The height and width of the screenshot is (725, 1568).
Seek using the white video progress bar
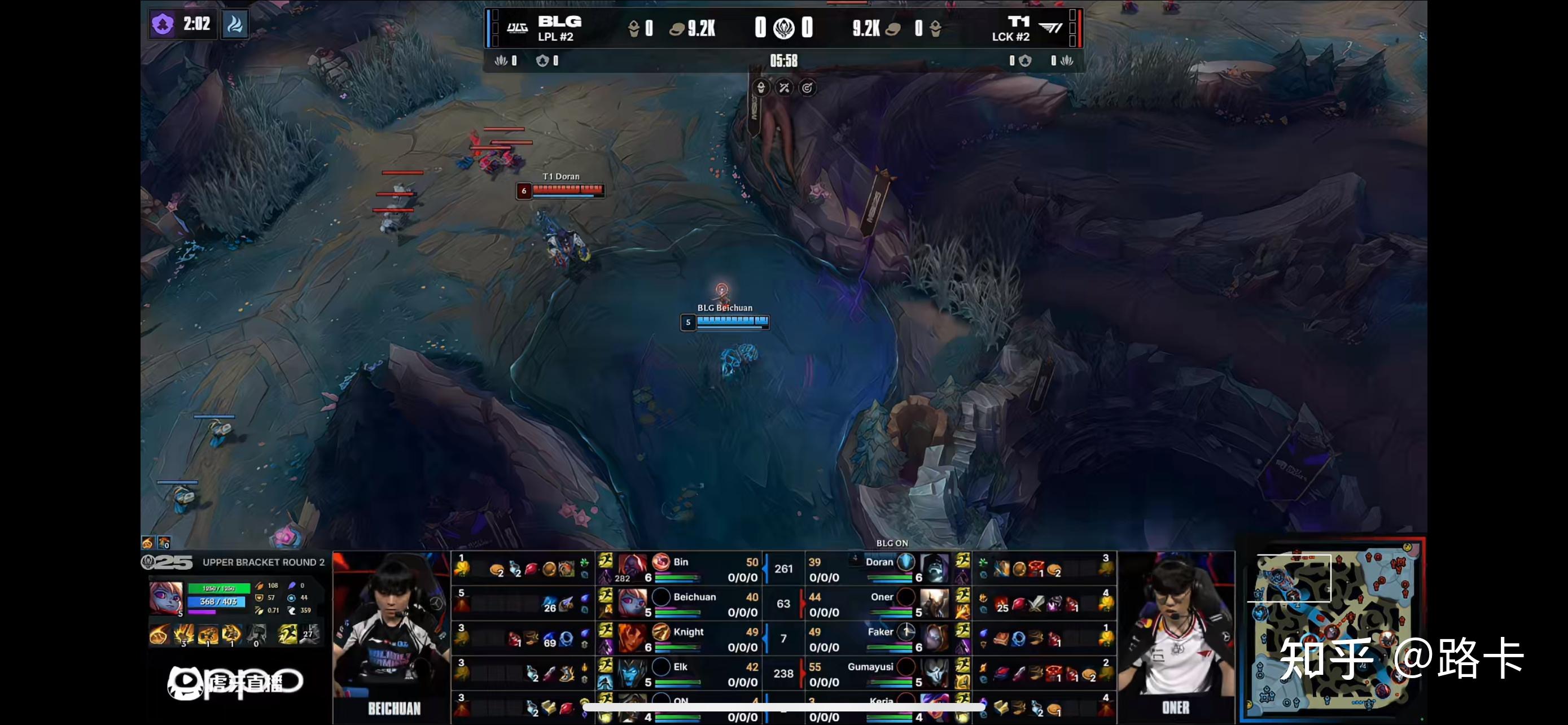(x=784, y=707)
